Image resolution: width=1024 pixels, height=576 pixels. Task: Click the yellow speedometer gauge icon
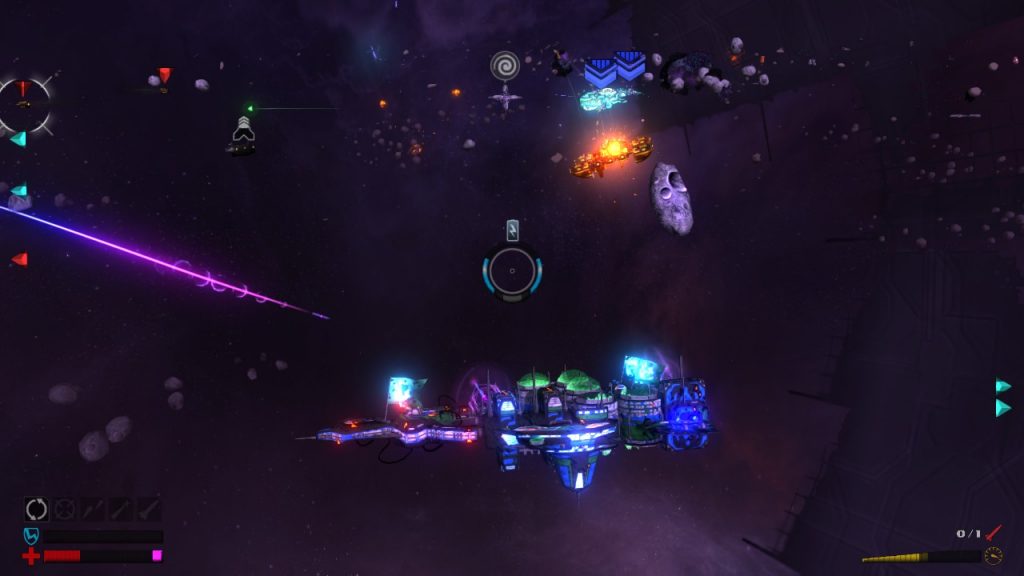(993, 556)
